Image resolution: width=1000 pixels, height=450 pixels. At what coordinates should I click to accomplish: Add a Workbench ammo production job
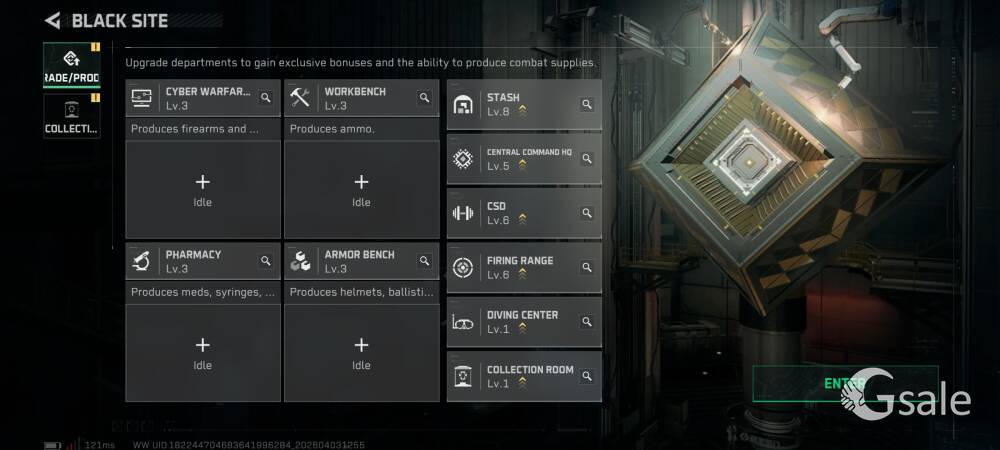click(361, 189)
